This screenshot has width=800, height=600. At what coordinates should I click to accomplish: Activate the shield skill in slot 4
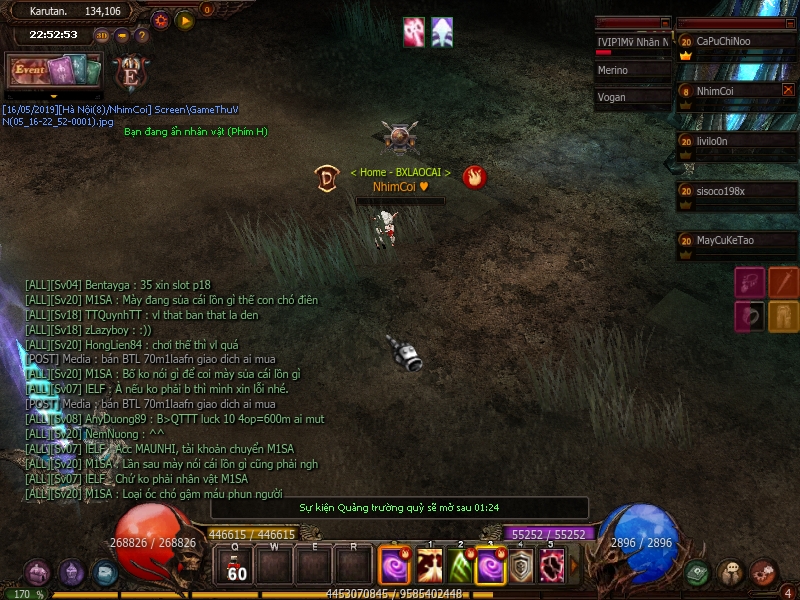point(521,567)
